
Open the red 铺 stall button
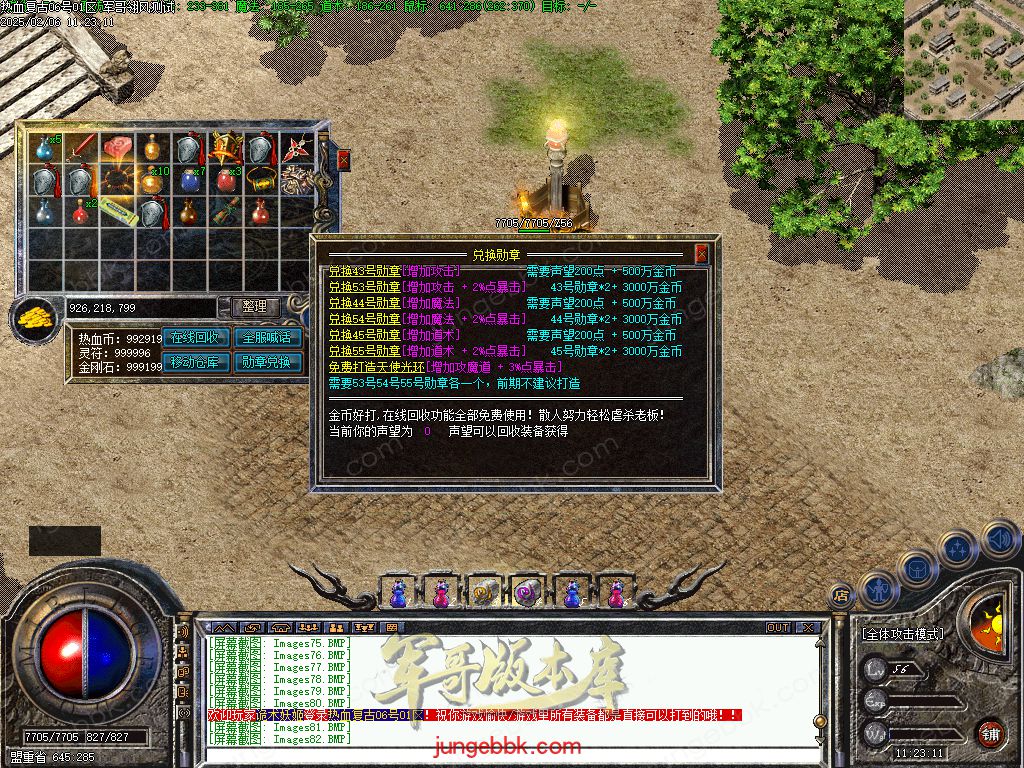click(990, 733)
